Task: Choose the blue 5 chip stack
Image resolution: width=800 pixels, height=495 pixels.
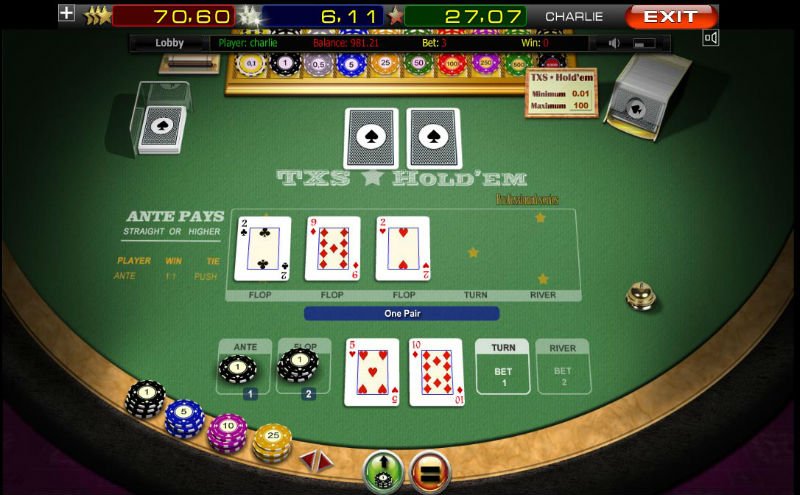Action: click(184, 416)
